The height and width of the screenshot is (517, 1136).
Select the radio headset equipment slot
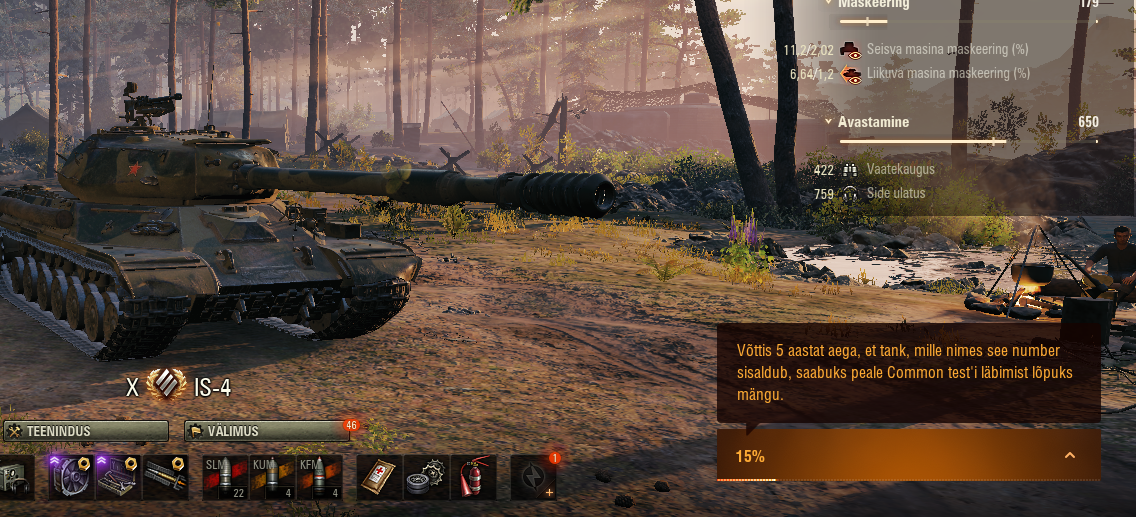pos(14,478)
